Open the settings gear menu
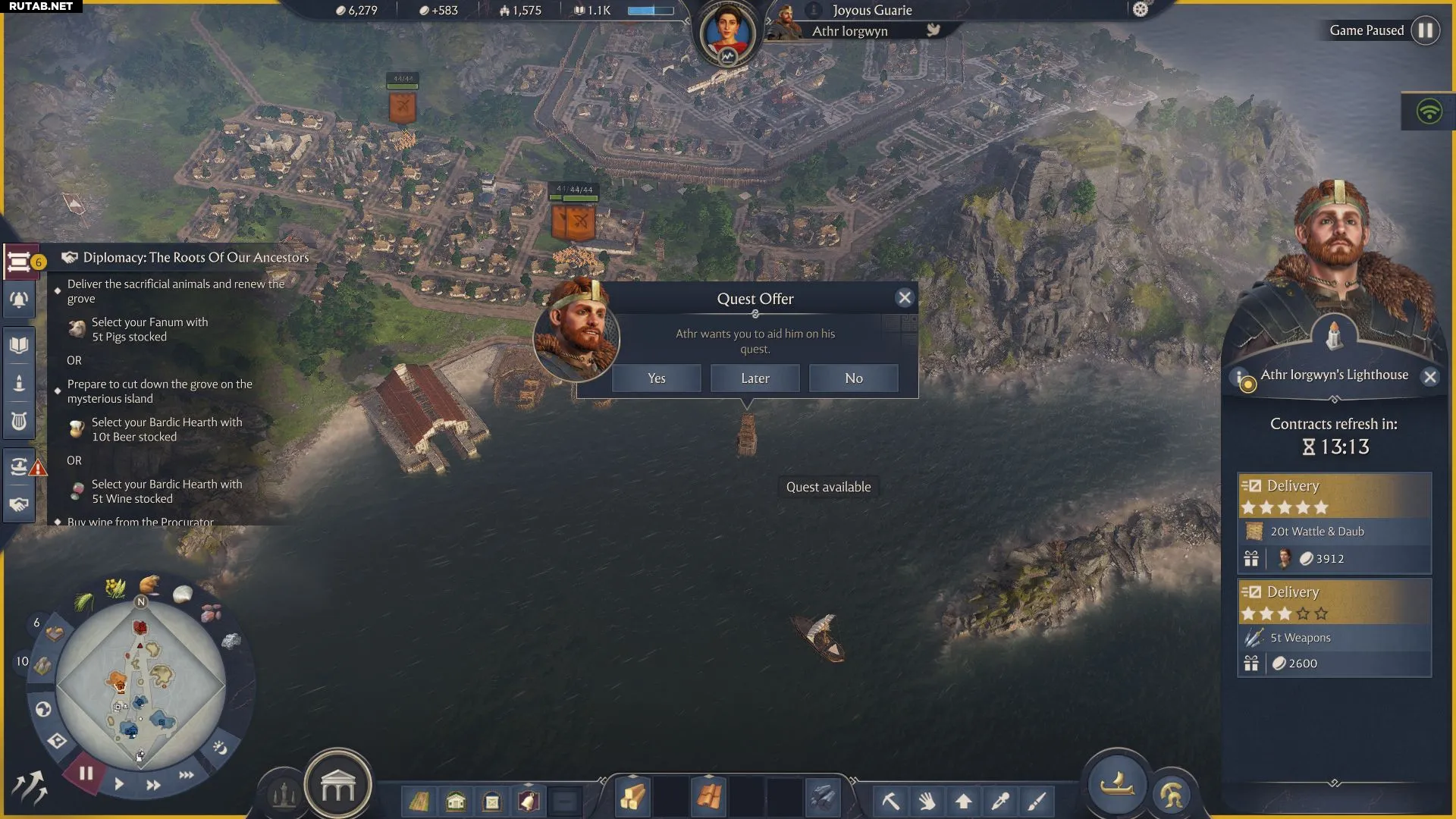Image resolution: width=1456 pixels, height=819 pixels. click(1141, 10)
